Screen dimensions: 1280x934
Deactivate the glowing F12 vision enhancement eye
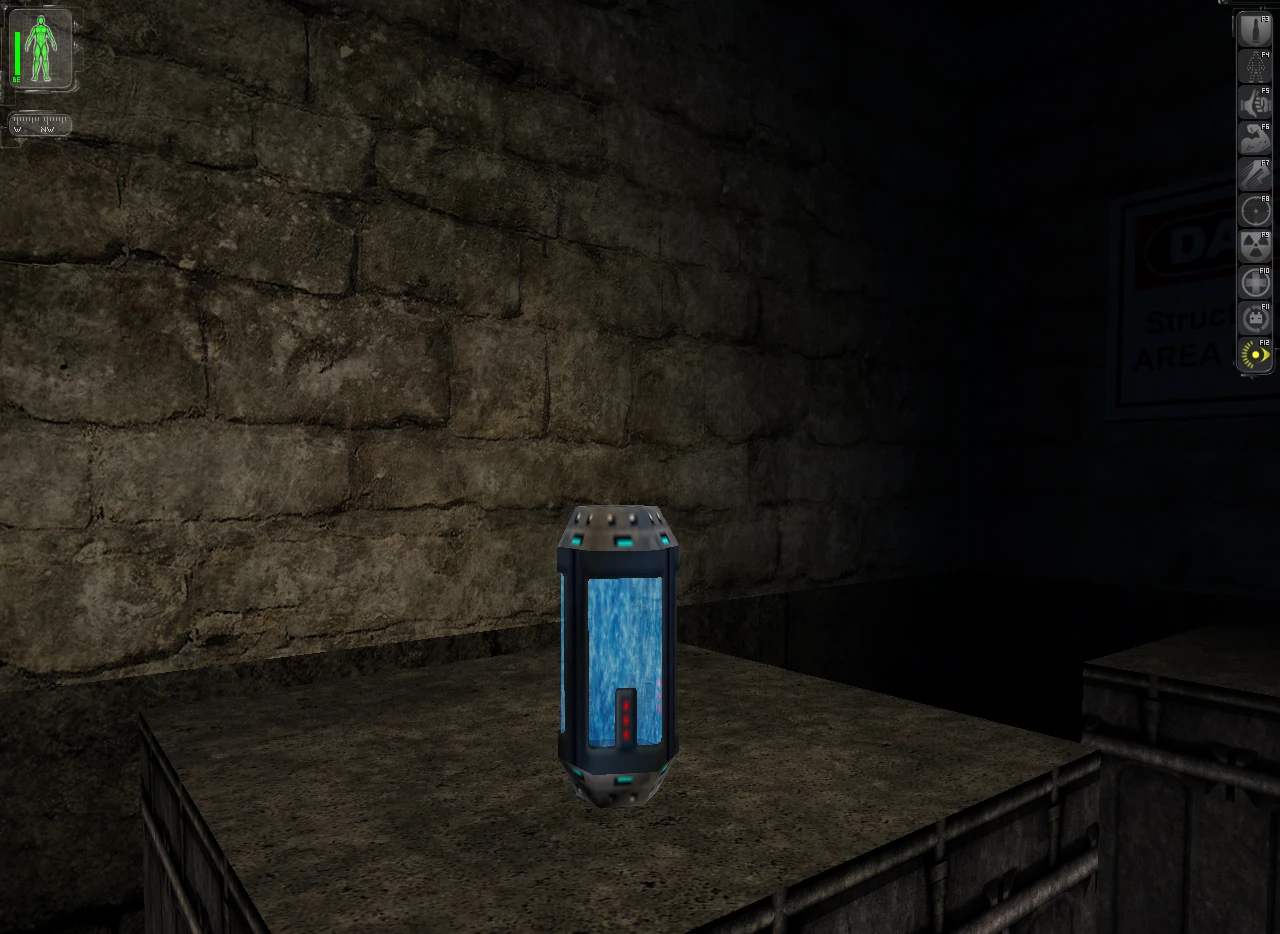(x=1253, y=355)
